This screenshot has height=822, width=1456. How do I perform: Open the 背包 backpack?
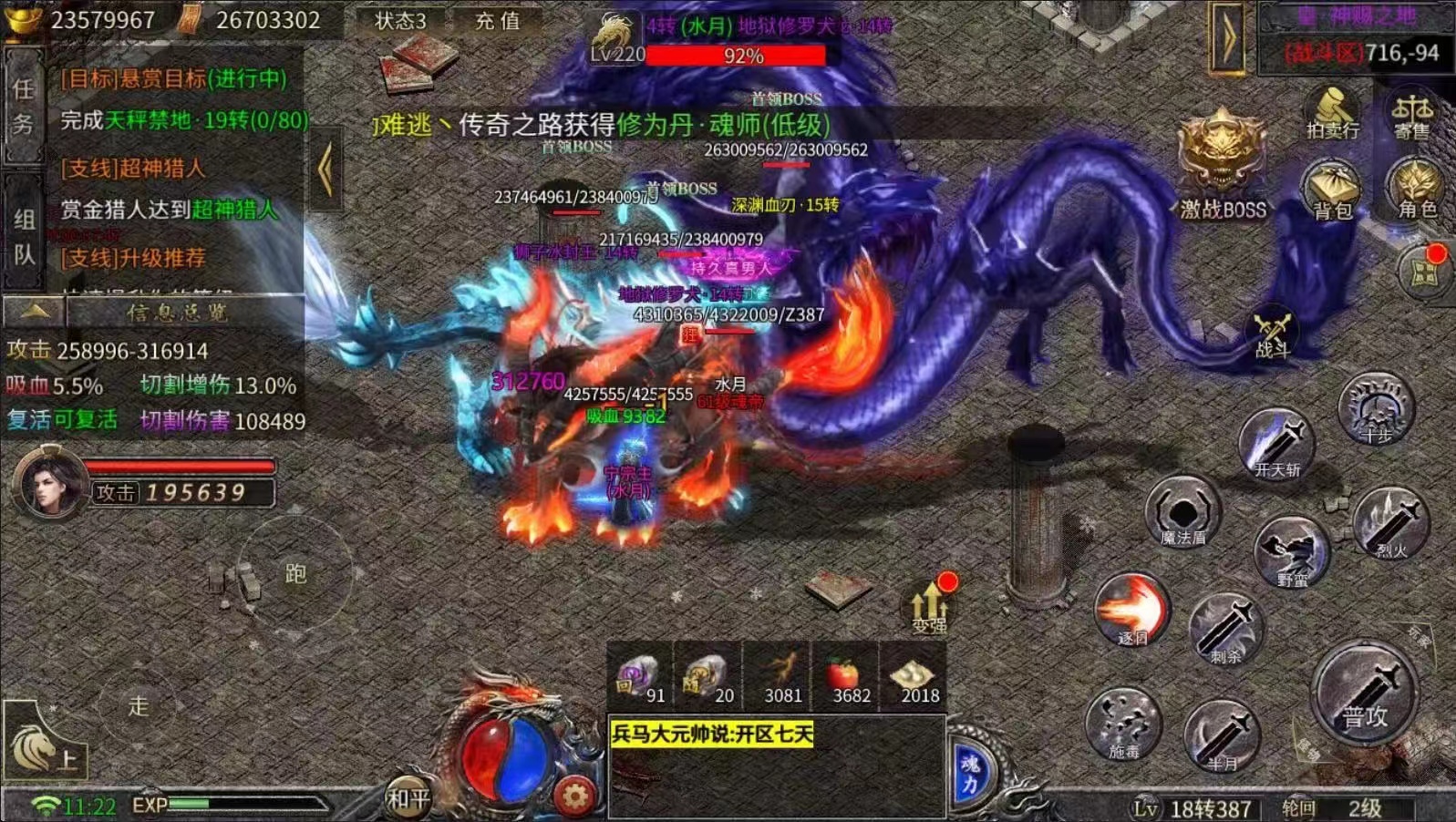1331,190
